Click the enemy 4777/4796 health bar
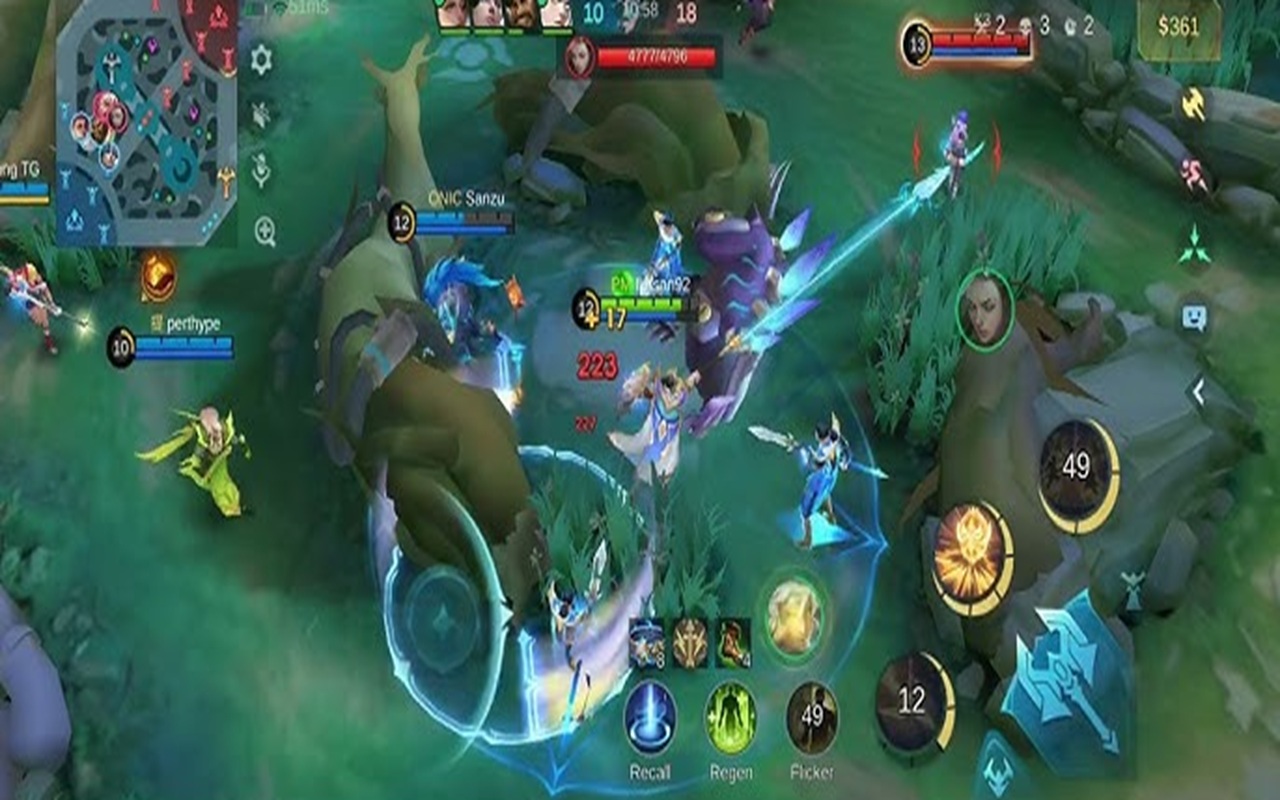 (x=660, y=58)
